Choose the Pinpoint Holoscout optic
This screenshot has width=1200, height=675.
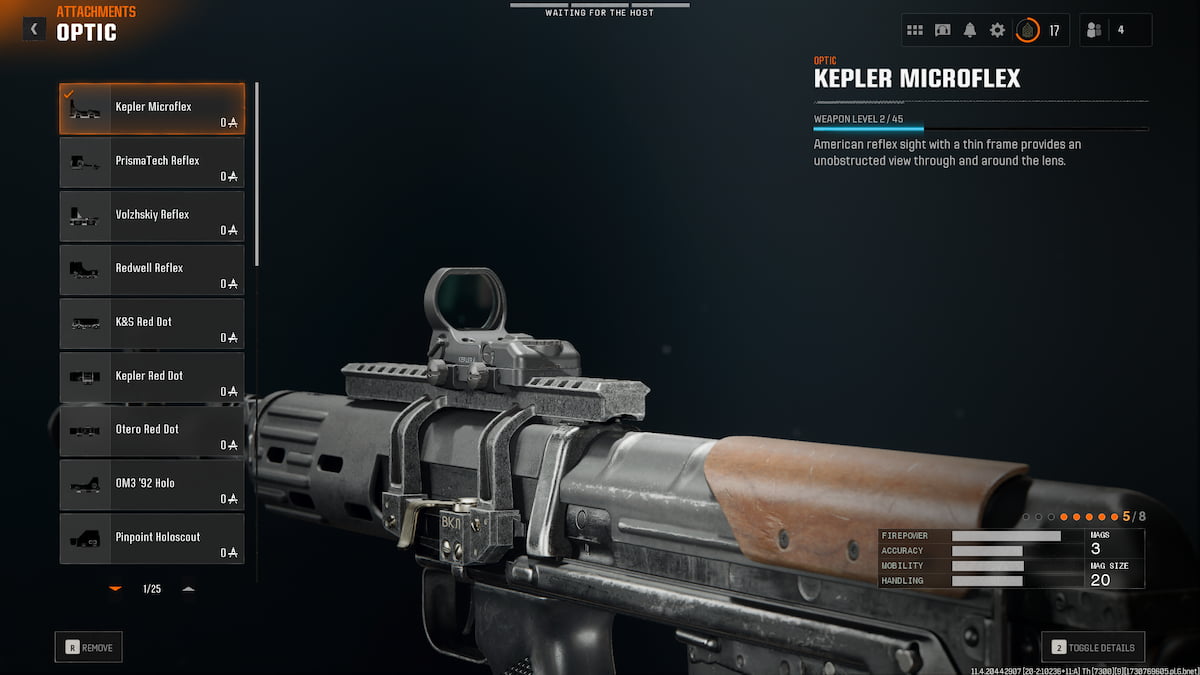pyautogui.click(x=152, y=539)
